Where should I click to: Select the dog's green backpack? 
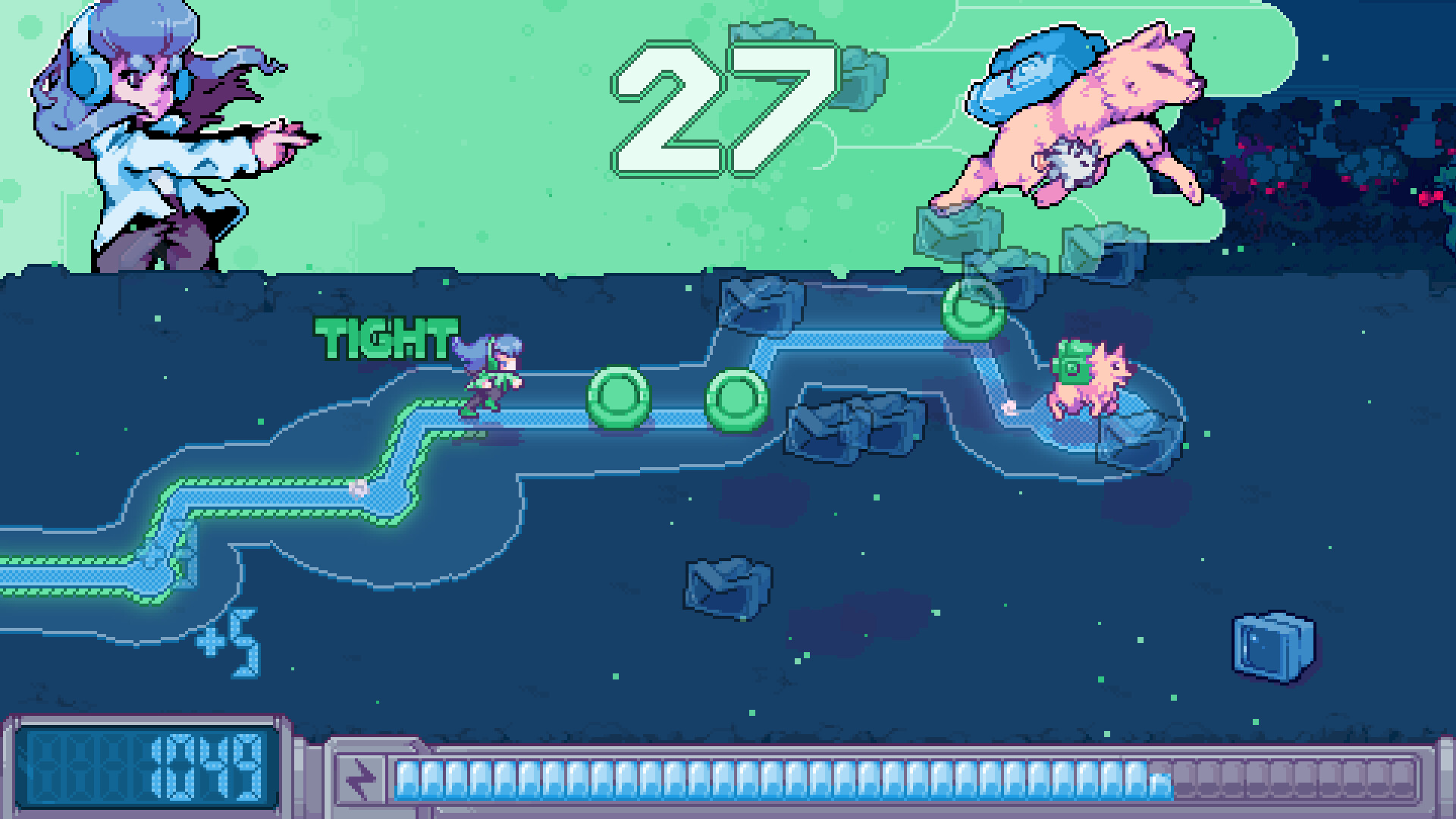point(1073,364)
